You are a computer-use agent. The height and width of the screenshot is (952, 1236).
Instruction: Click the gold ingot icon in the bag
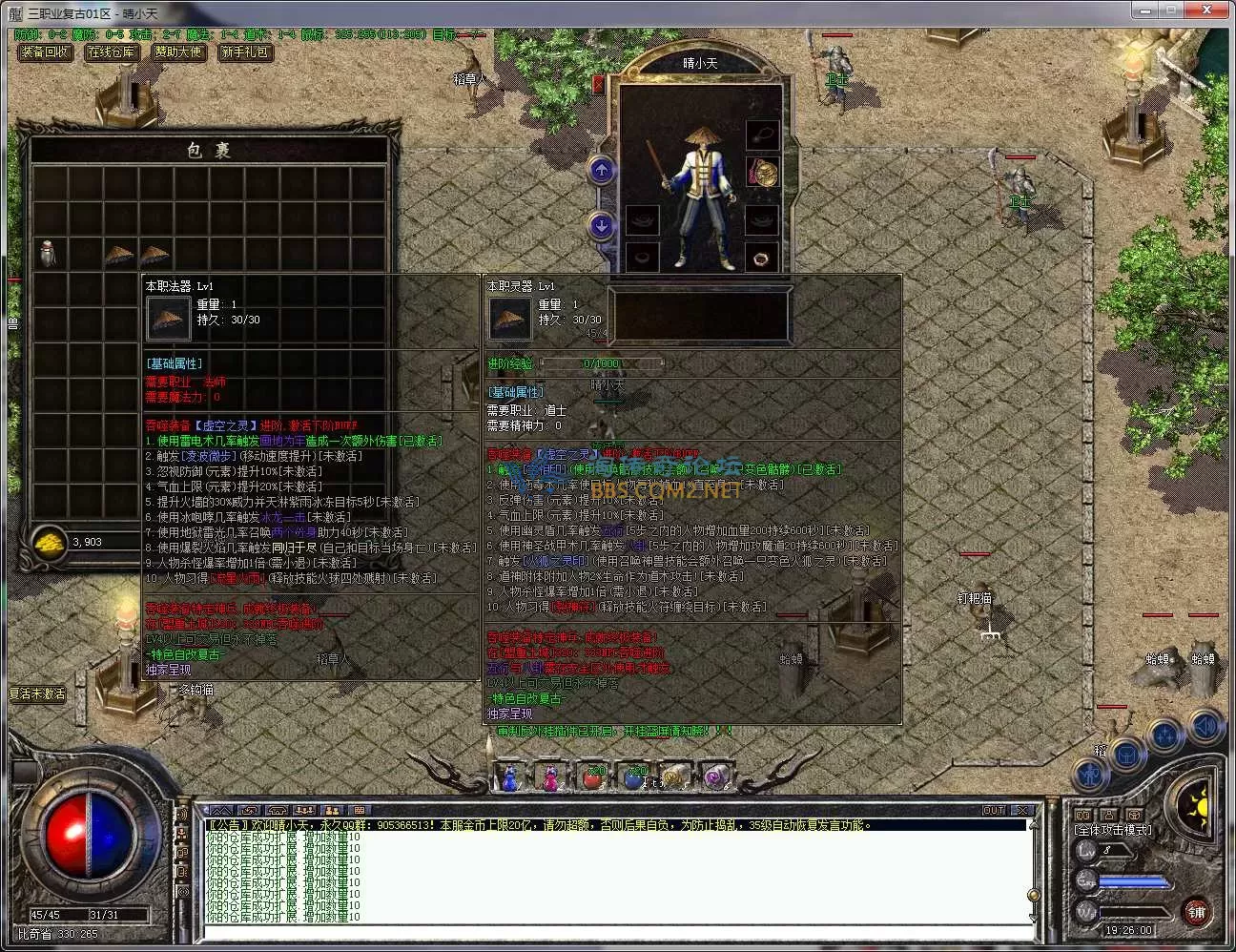click(x=49, y=542)
